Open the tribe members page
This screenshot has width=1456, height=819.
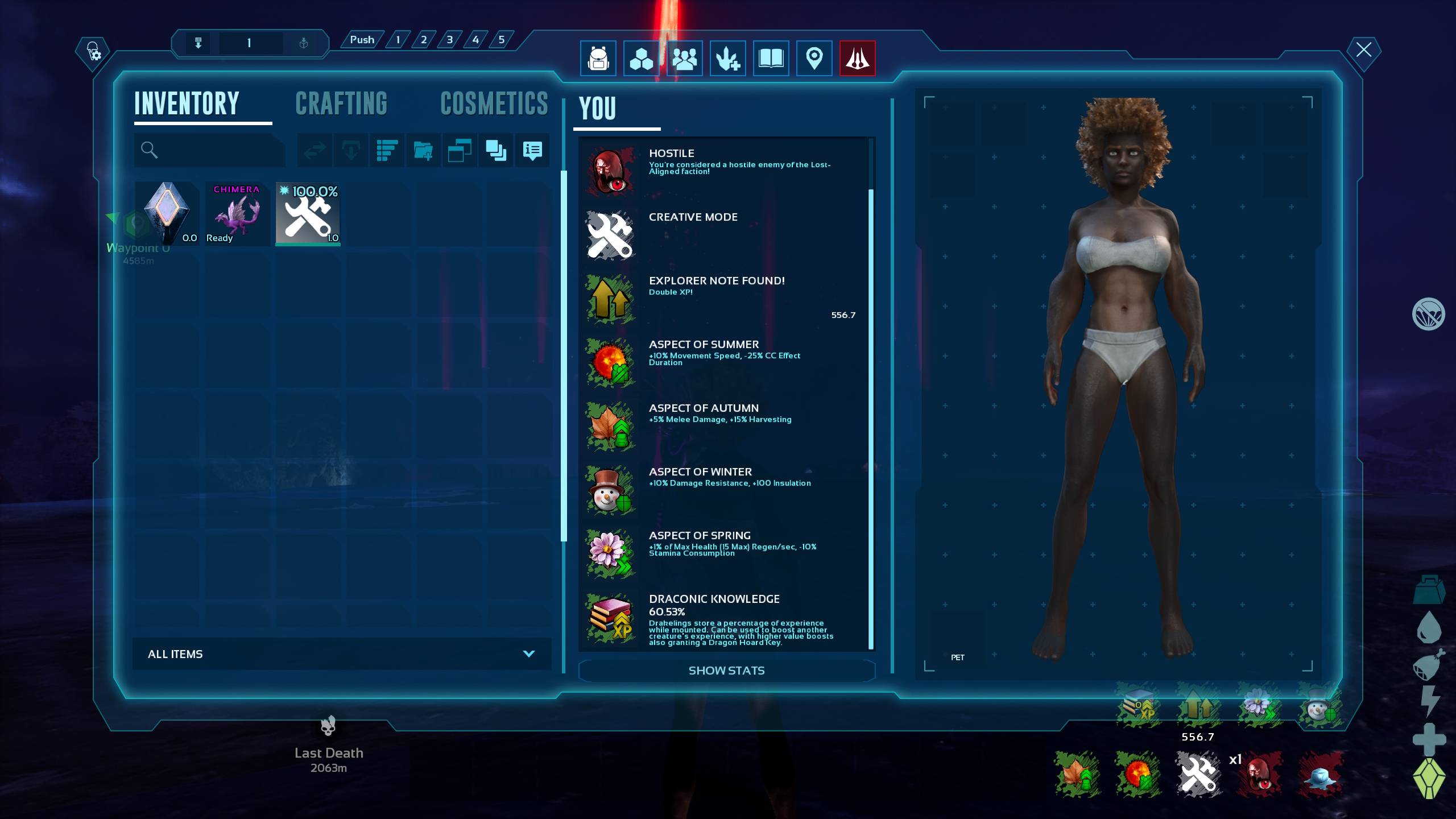tap(684, 58)
